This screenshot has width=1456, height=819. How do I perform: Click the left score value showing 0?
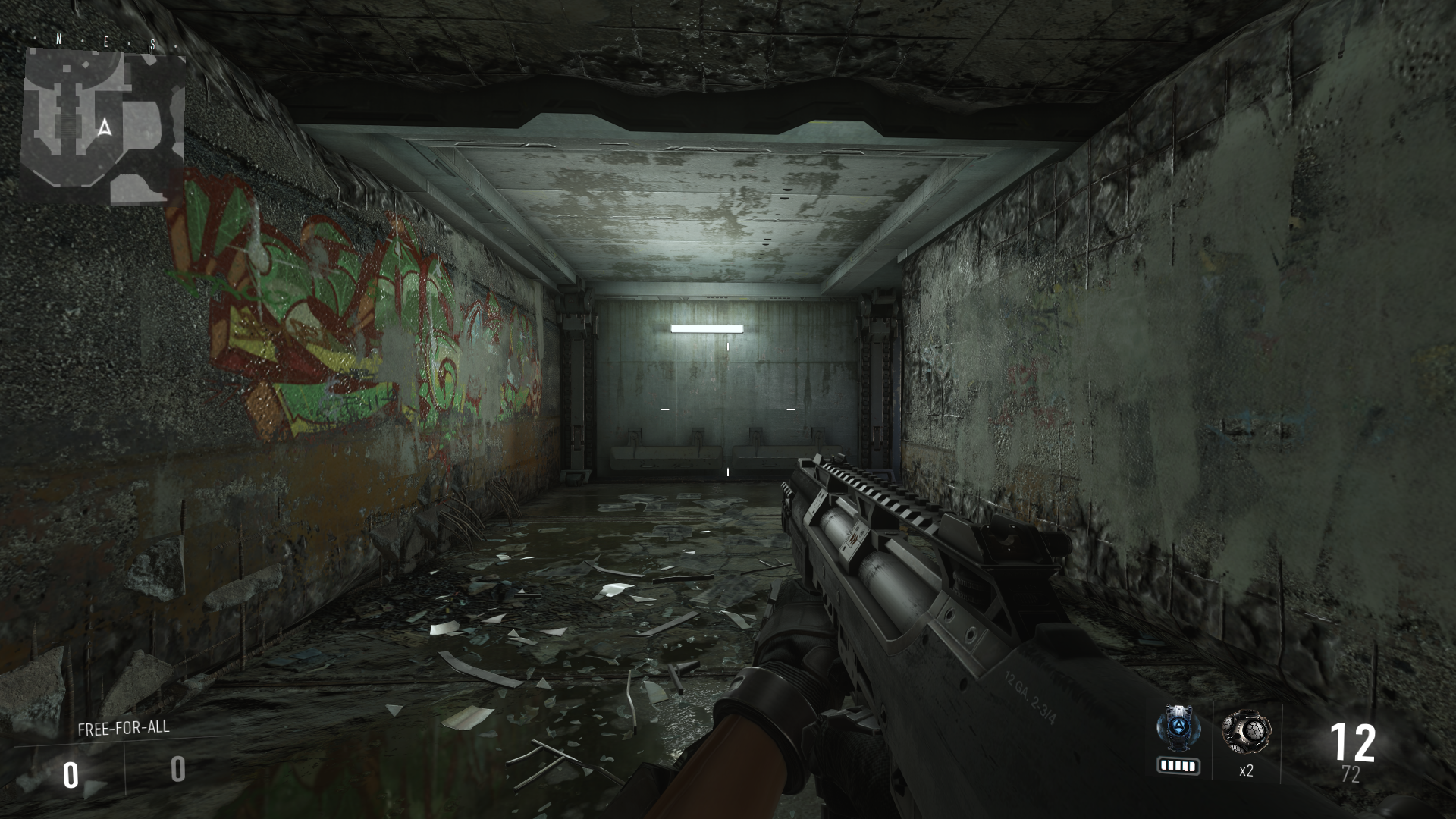point(71,775)
